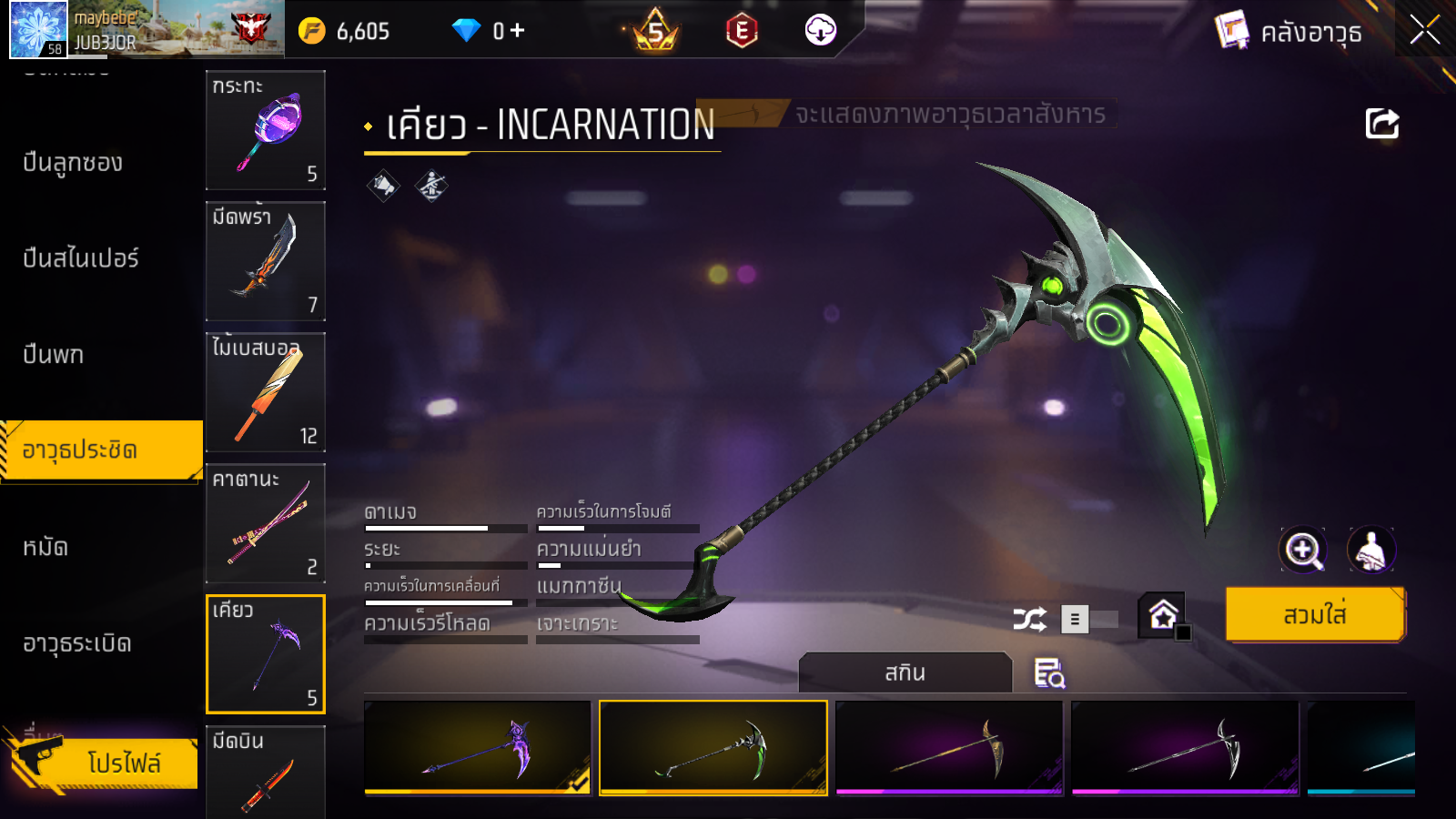Open the สกิน skin tab
Image resolution: width=1456 pixels, height=819 pixels.
point(905,672)
